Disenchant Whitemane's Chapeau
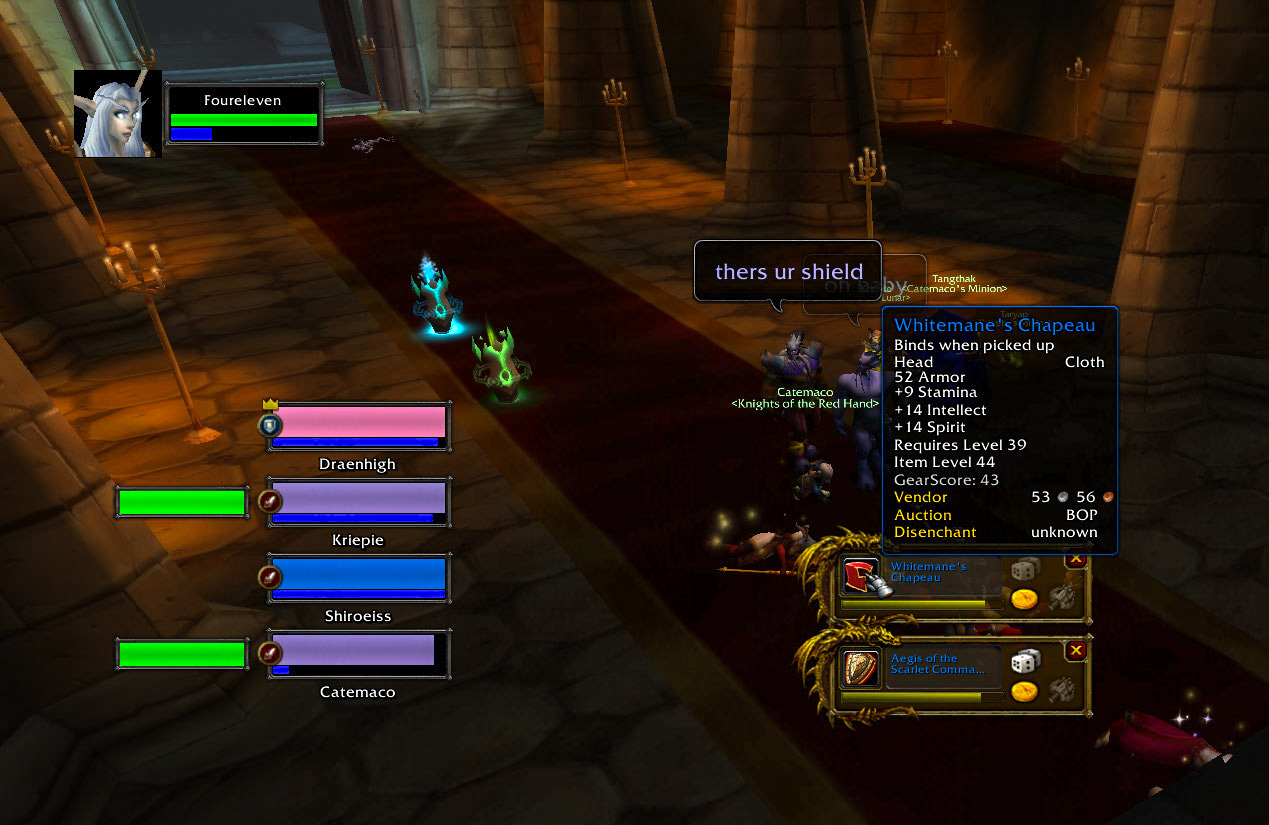The height and width of the screenshot is (825, 1269). click(1060, 596)
